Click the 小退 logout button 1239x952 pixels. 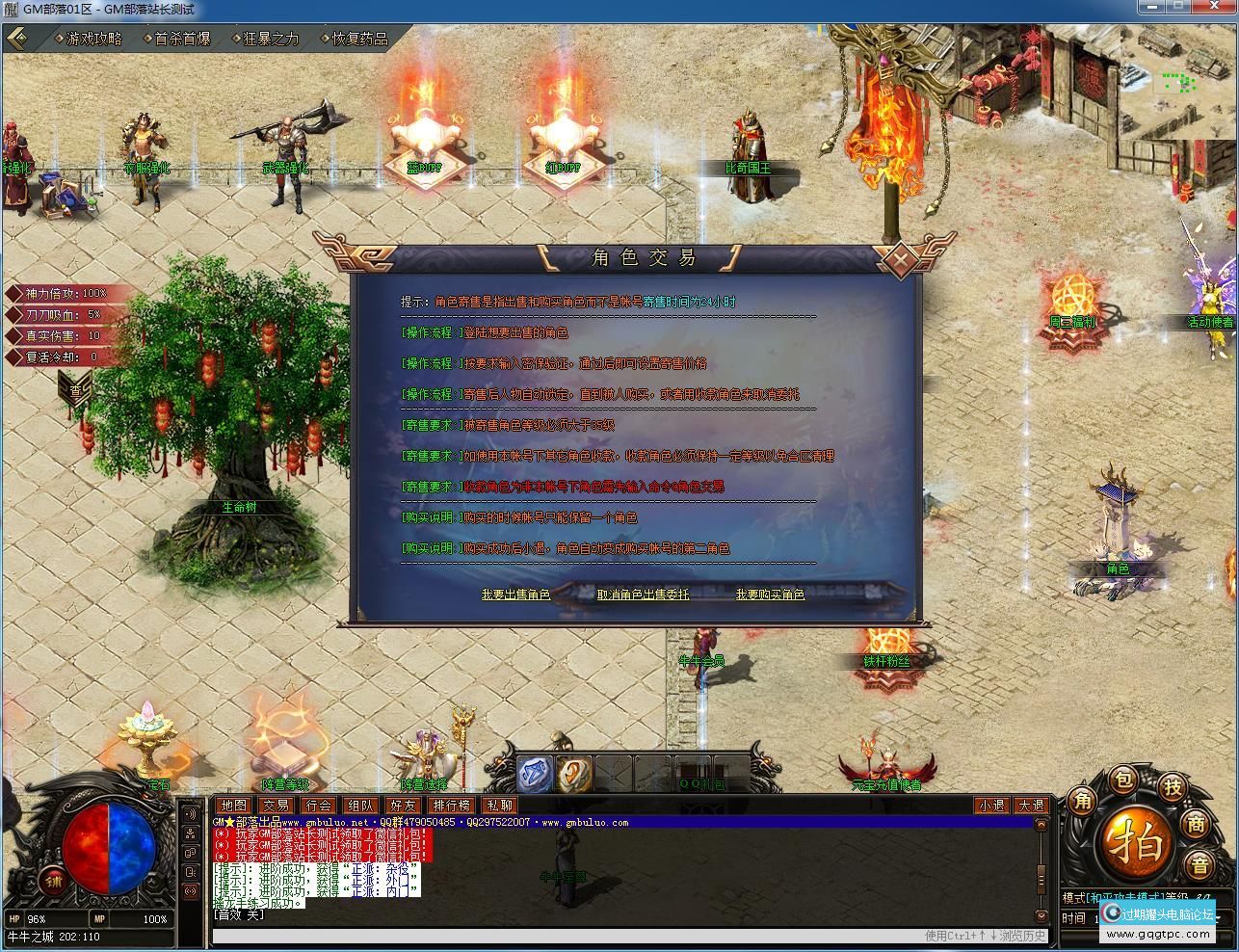point(990,806)
